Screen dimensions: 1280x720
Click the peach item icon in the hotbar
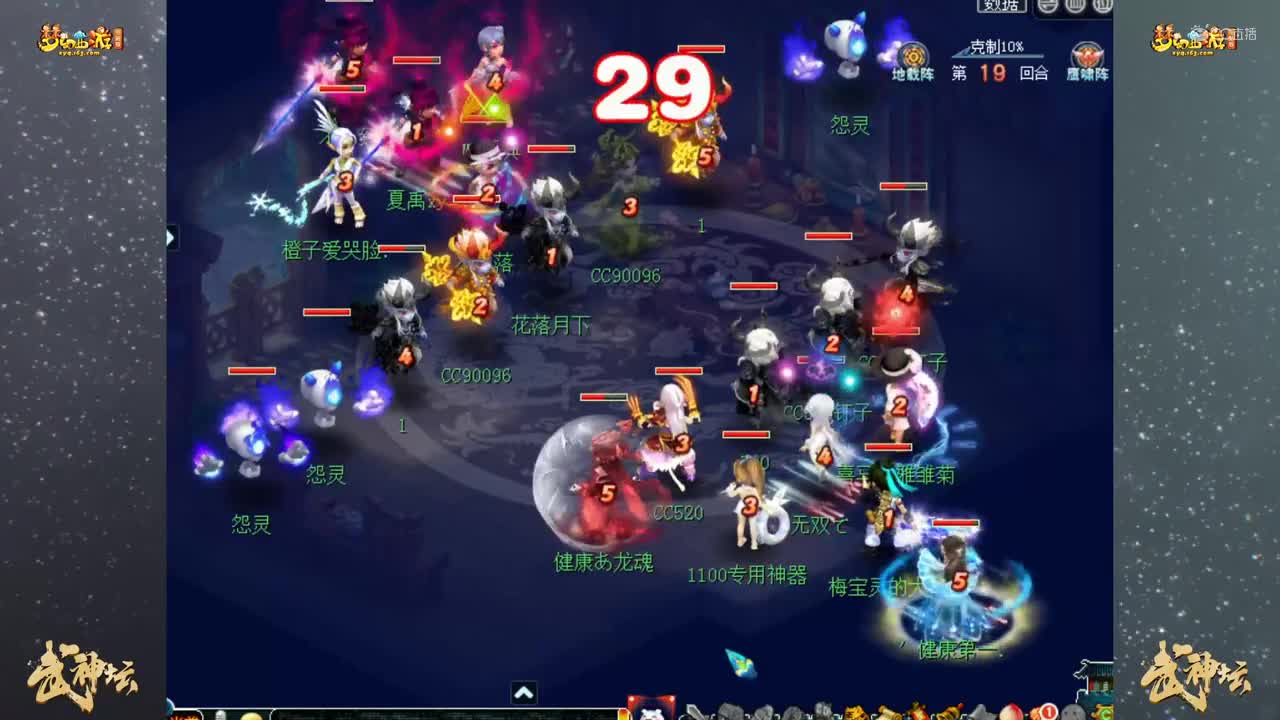click(1012, 714)
